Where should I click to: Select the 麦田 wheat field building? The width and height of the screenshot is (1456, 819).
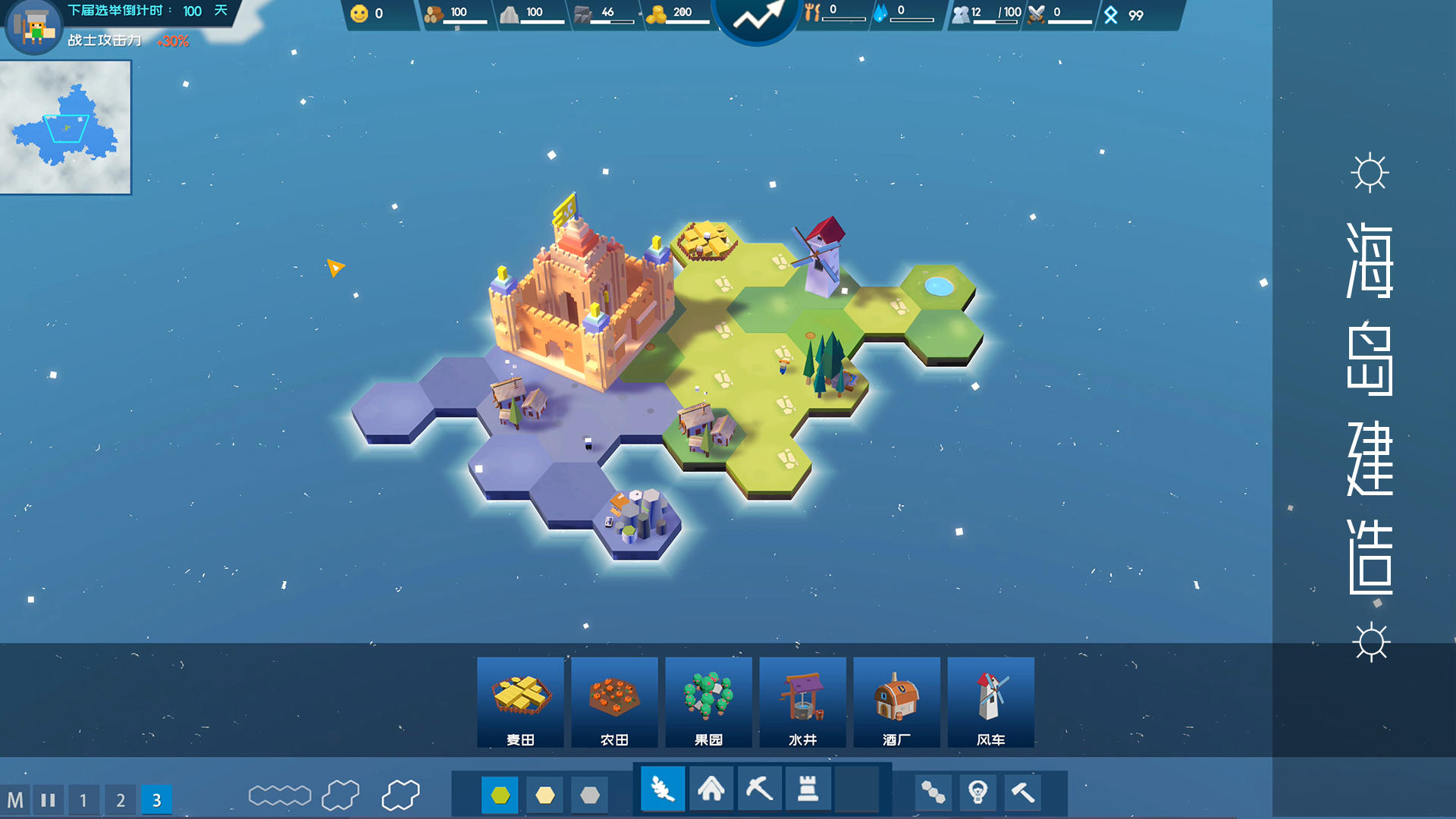point(520,702)
